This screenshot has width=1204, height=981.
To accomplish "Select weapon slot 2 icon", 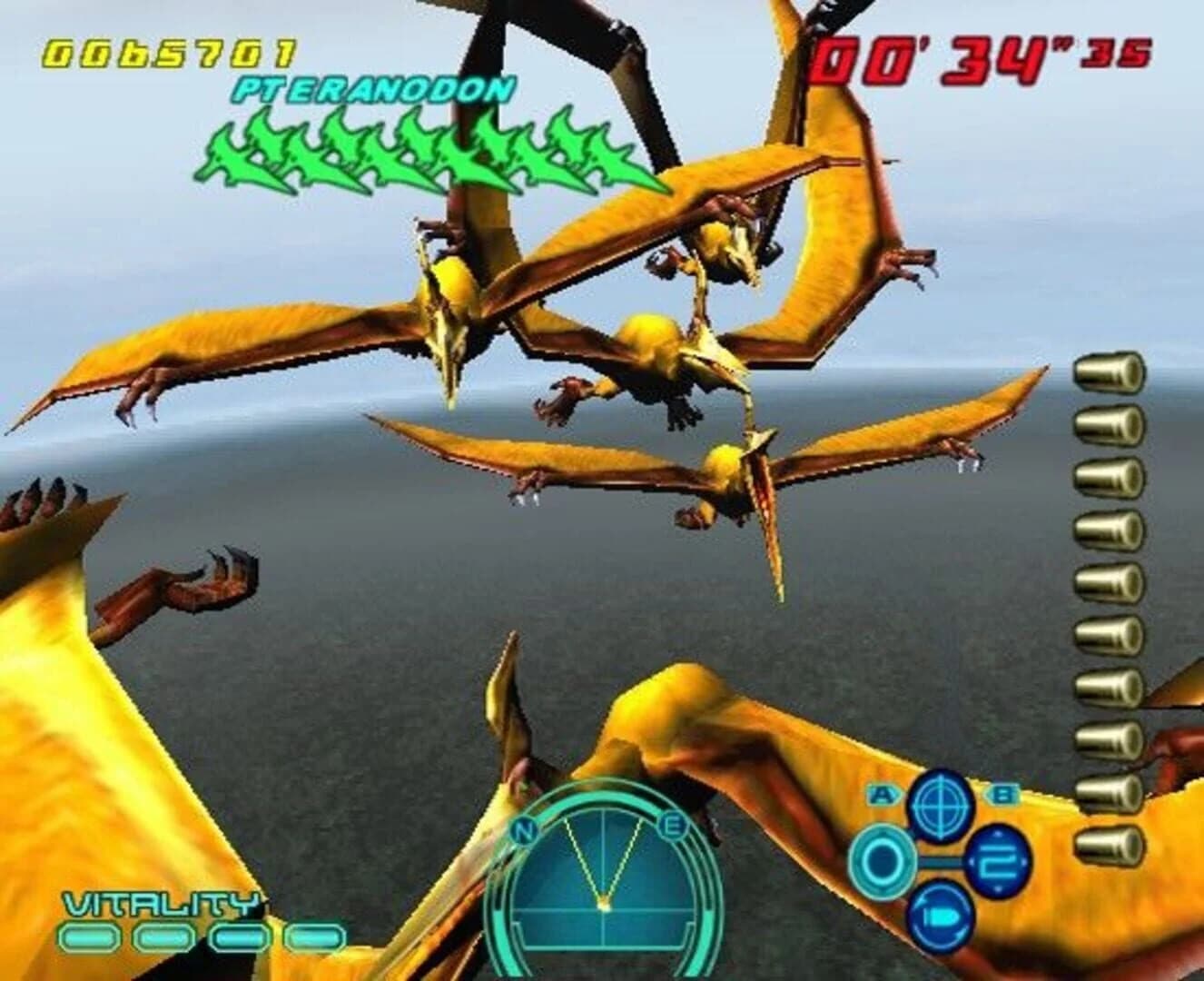I will 996,861.
